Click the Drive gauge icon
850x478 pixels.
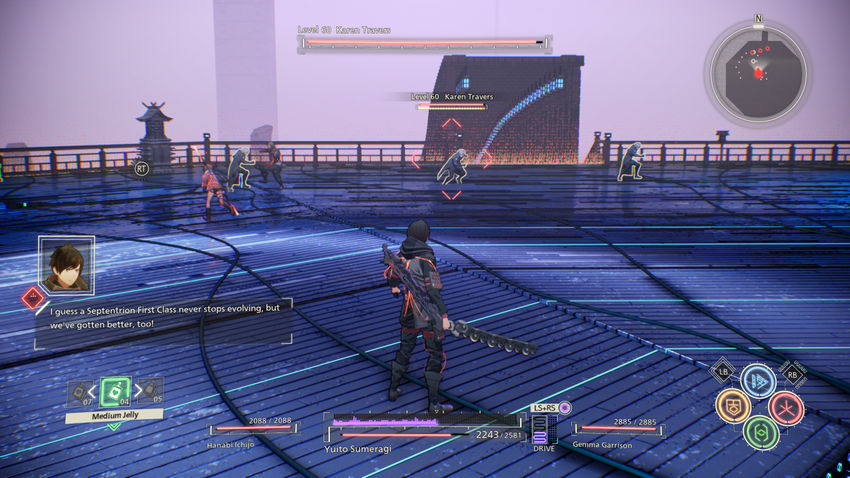point(541,430)
